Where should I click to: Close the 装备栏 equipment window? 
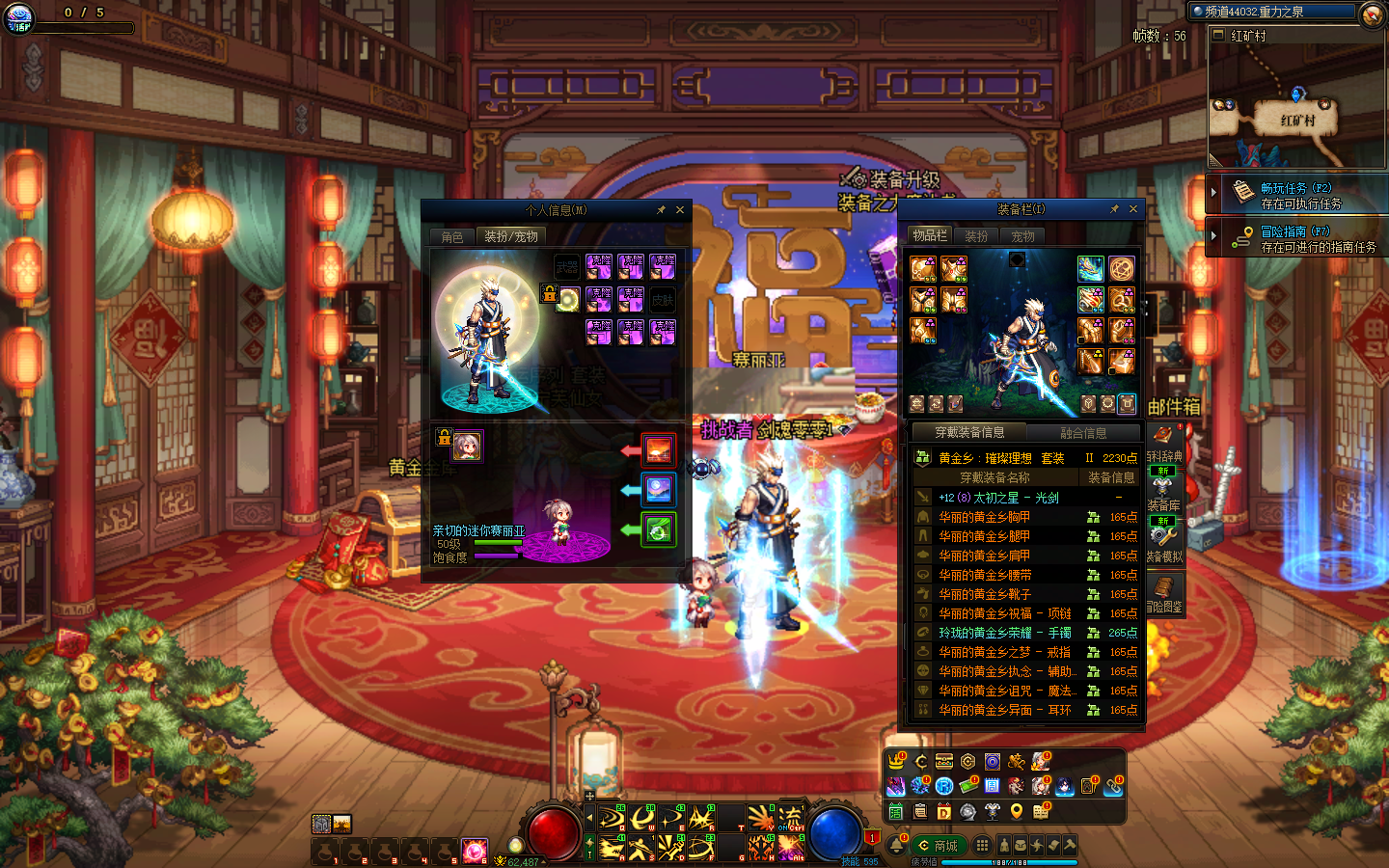(x=1133, y=209)
